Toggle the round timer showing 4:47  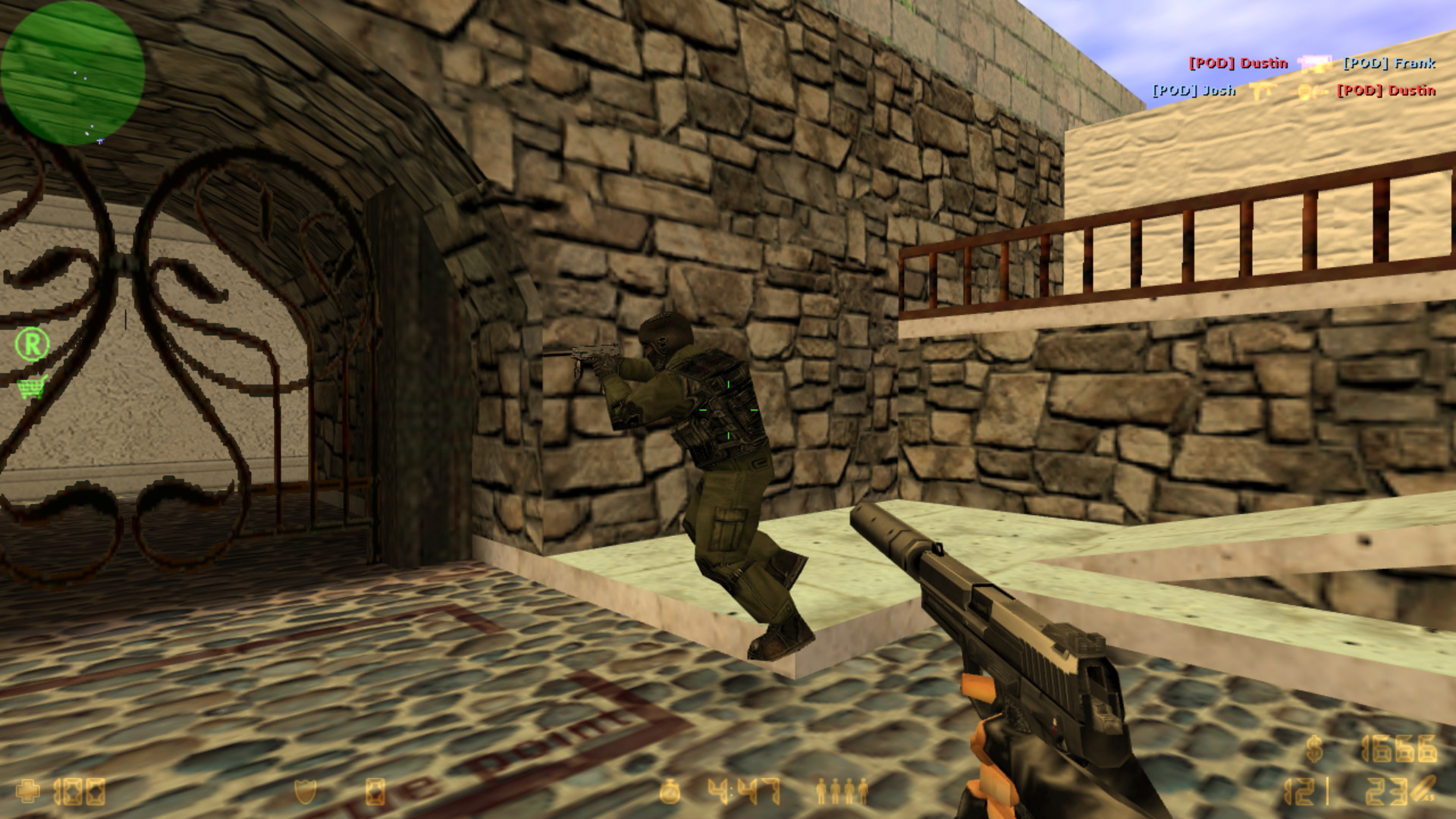[741, 791]
